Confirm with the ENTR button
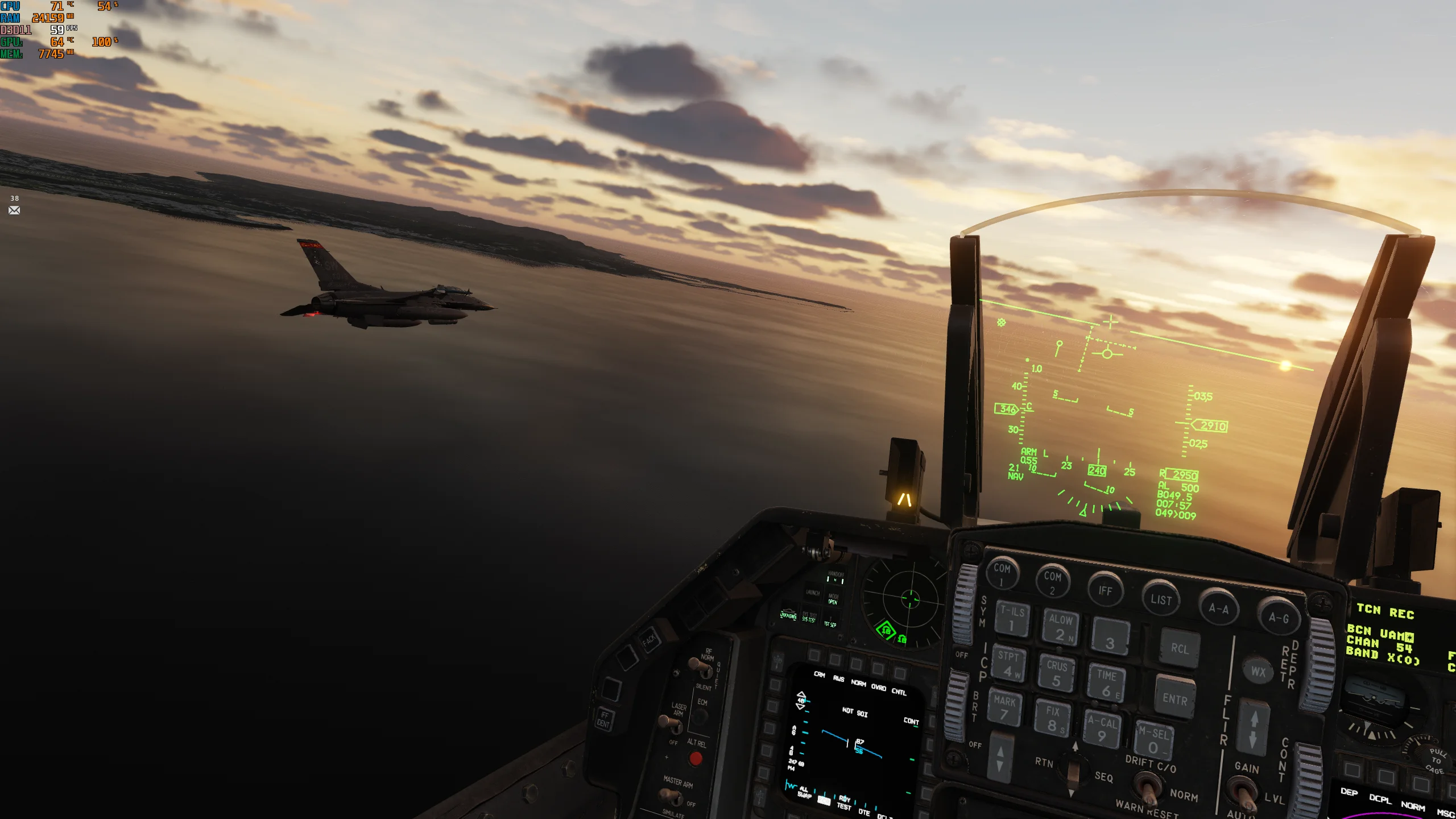This screenshot has height=819, width=1456. tap(1174, 699)
